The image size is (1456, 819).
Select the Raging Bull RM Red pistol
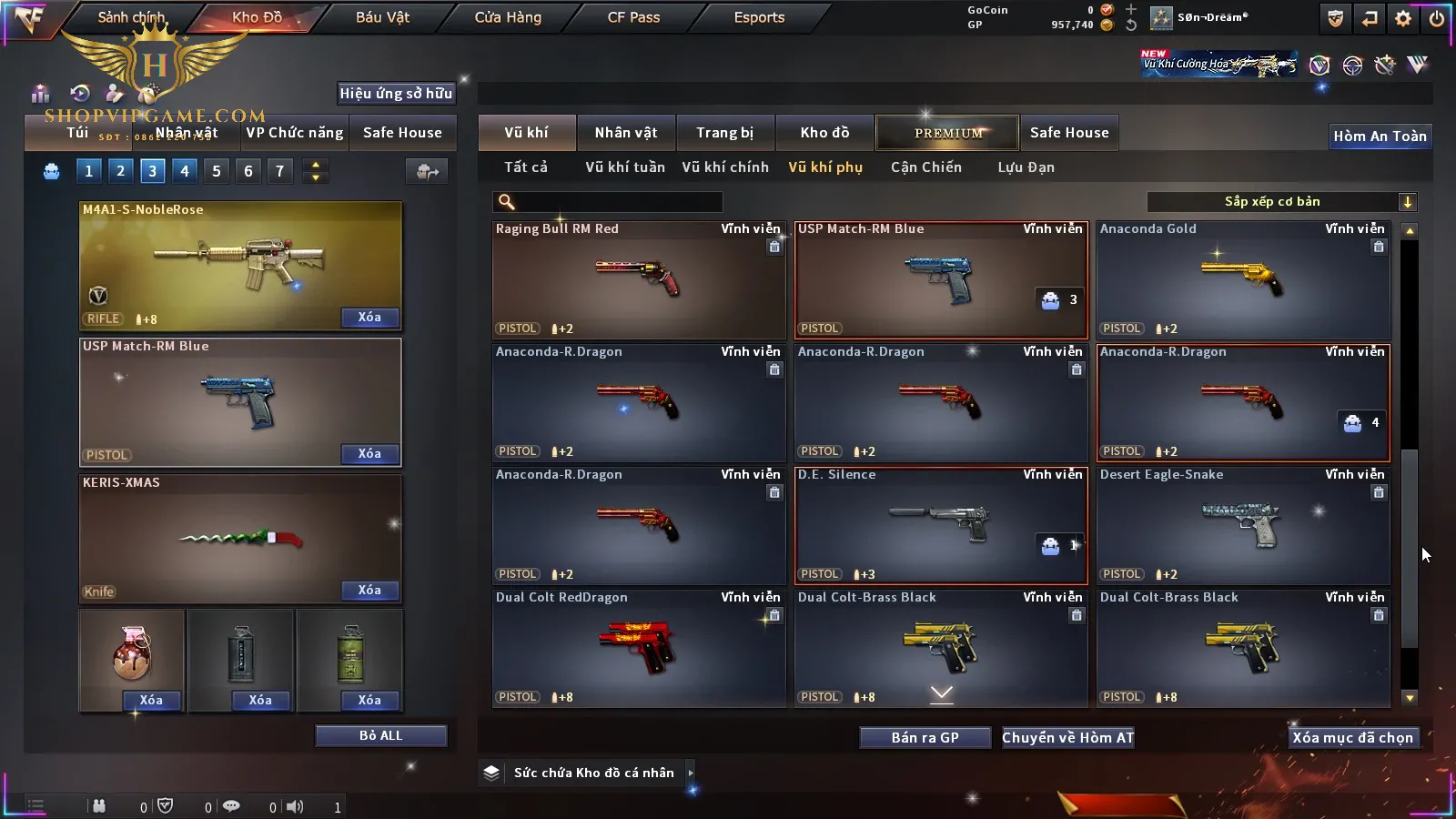pyautogui.click(x=639, y=279)
